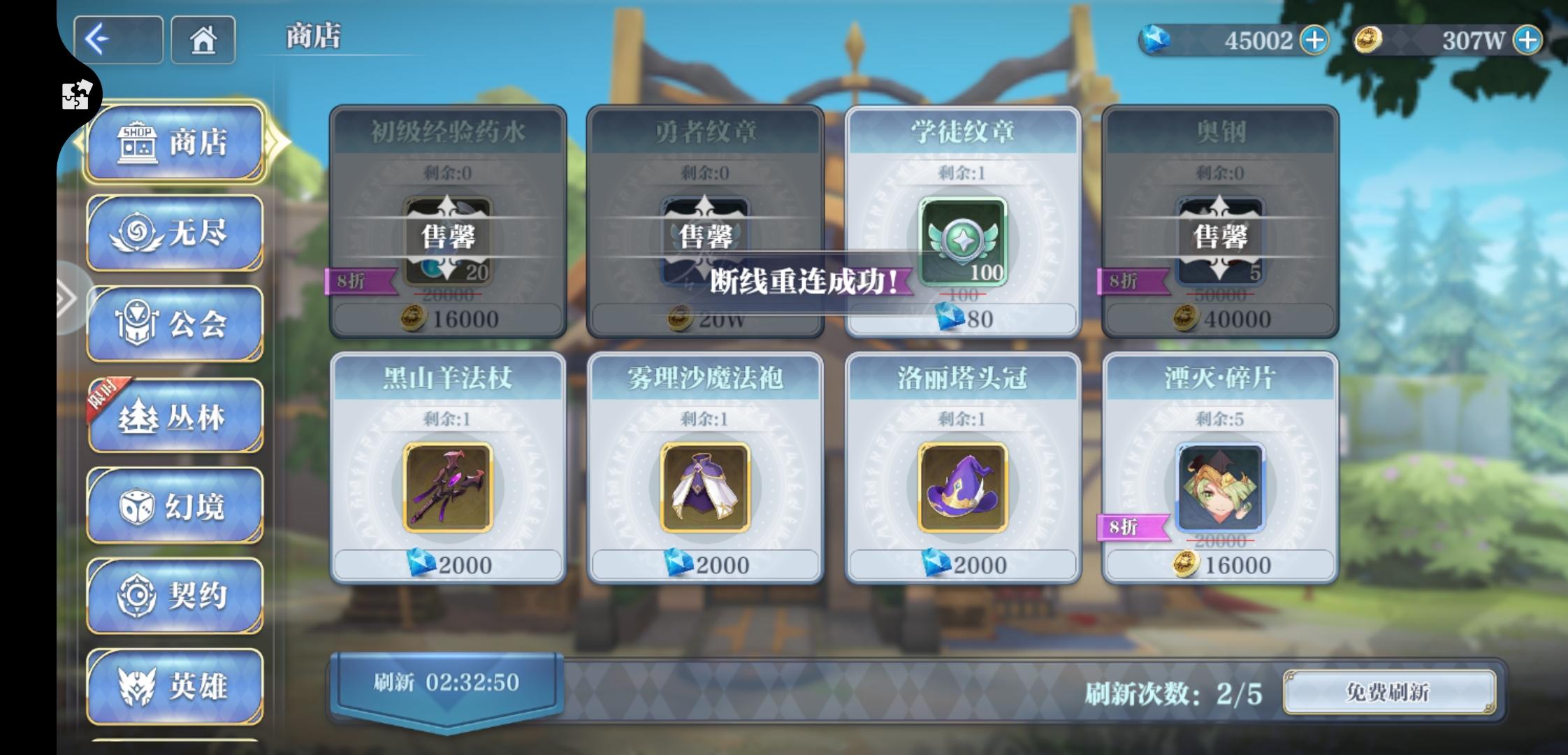Open the 幻境 illusion shop
Viewport: 1568px width, 755px height.
pyautogui.click(x=174, y=505)
